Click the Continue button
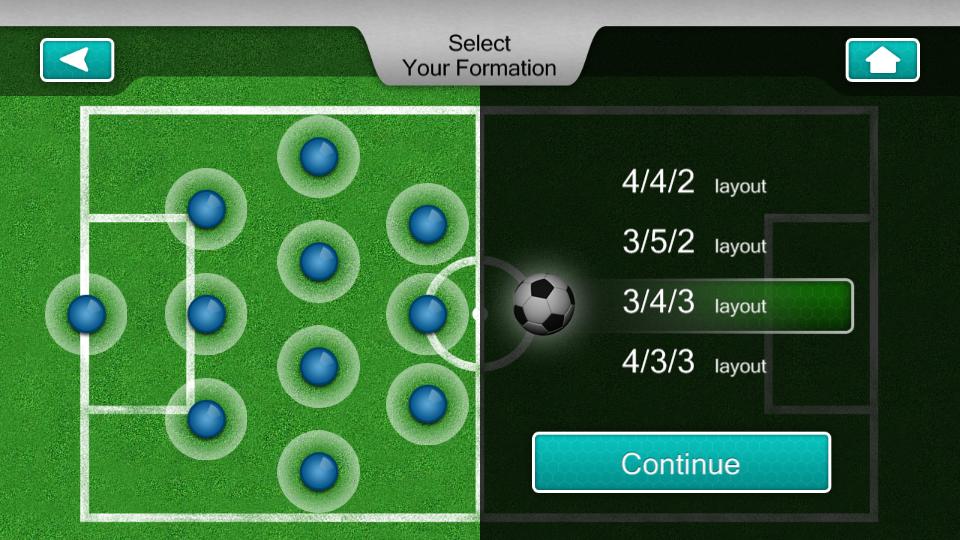 tap(681, 463)
